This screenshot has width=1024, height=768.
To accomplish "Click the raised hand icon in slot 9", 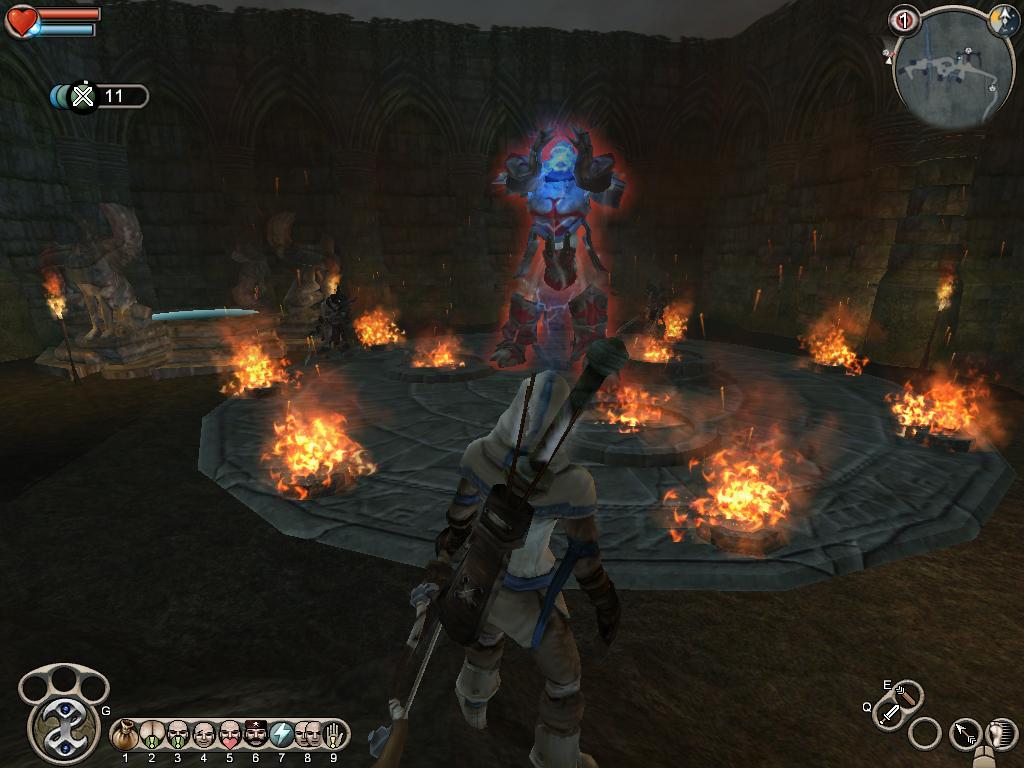I will [x=334, y=735].
